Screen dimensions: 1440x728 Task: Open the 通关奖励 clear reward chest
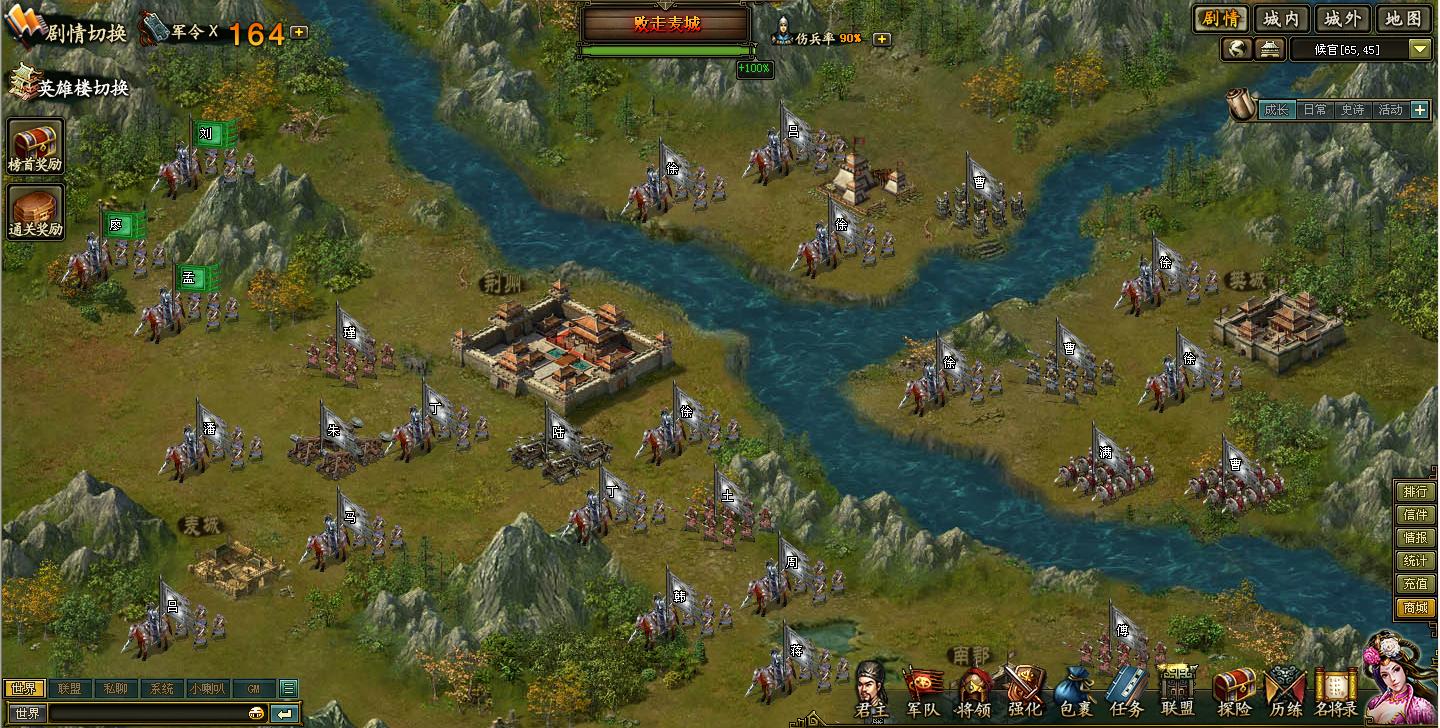35,212
